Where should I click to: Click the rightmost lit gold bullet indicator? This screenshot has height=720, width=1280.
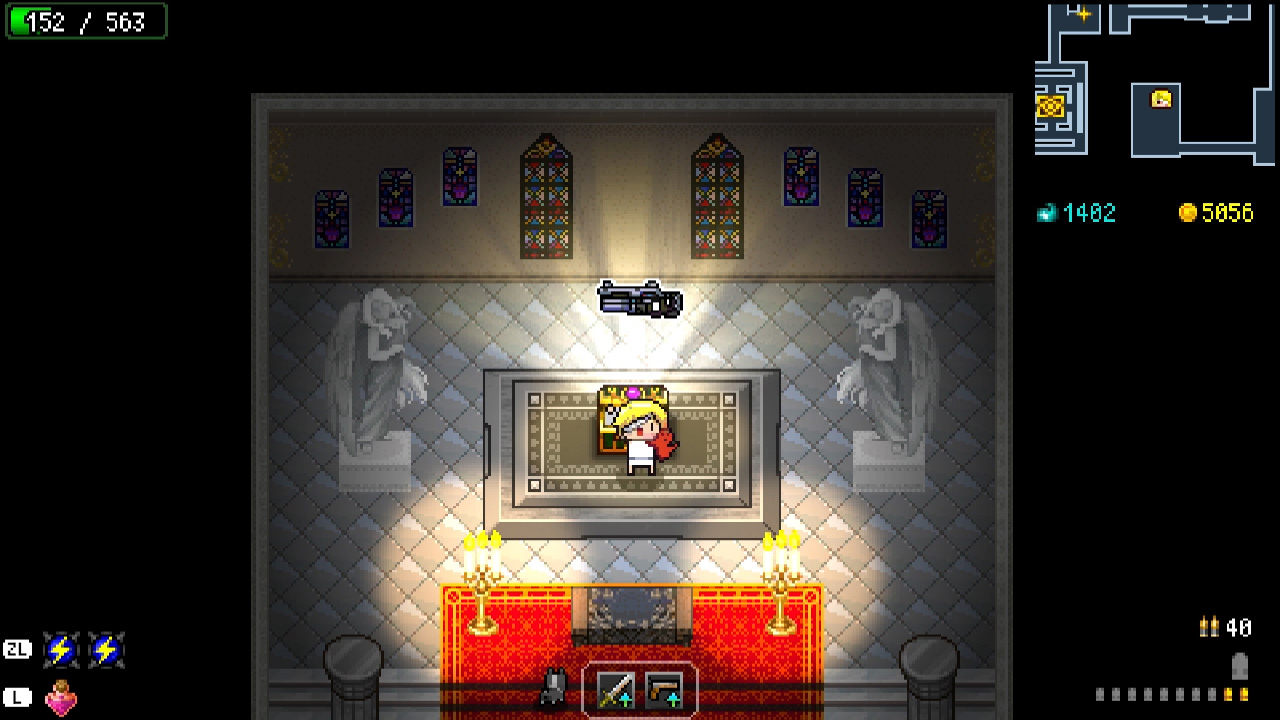[x=1245, y=694]
